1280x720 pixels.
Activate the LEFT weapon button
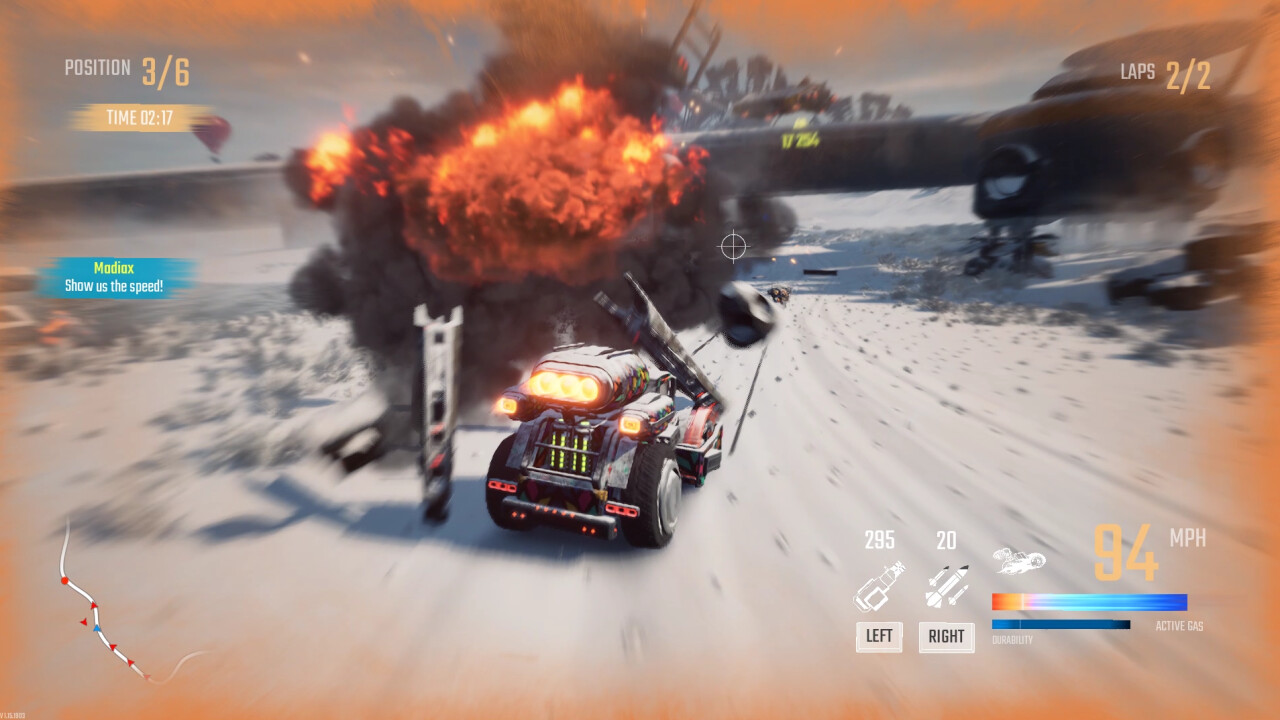(x=879, y=636)
